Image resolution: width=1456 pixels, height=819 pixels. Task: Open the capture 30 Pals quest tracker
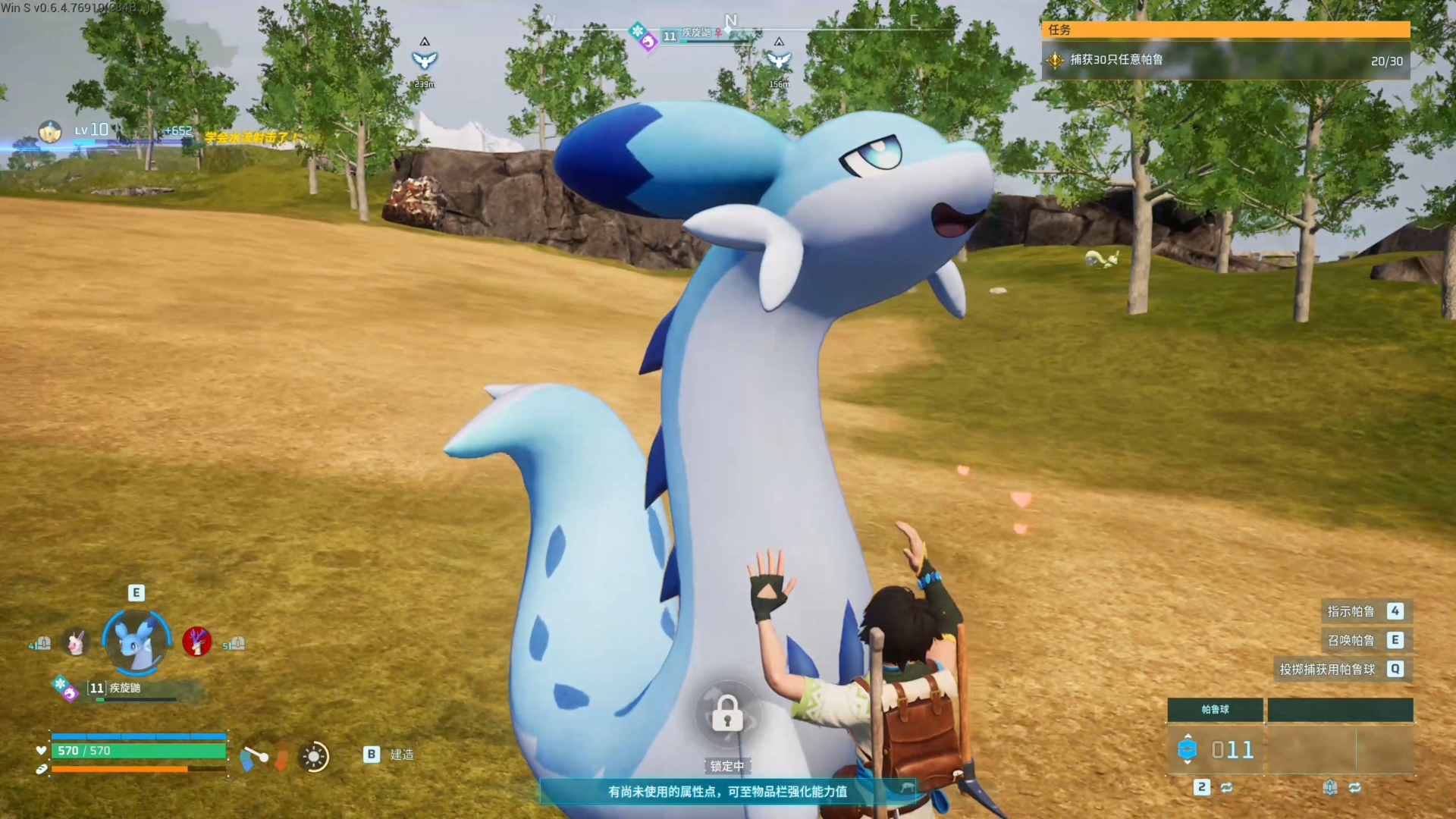pos(1225,60)
